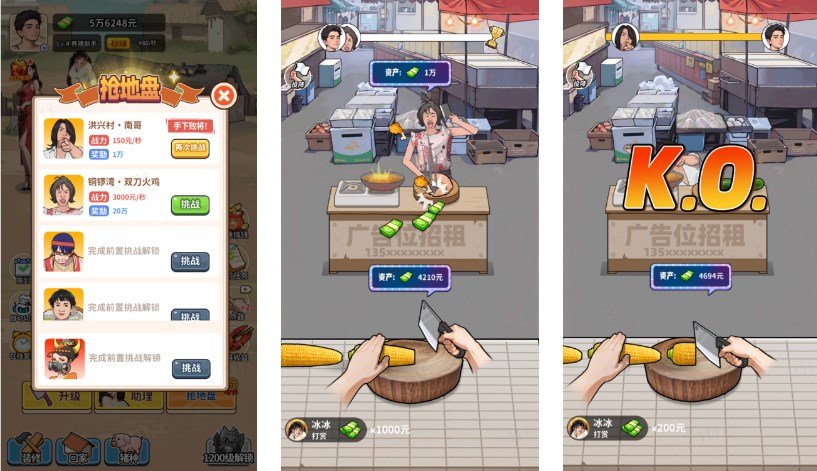817x471 pixels.
Task: Close the 抢地盘 popup
Action: click(x=225, y=96)
